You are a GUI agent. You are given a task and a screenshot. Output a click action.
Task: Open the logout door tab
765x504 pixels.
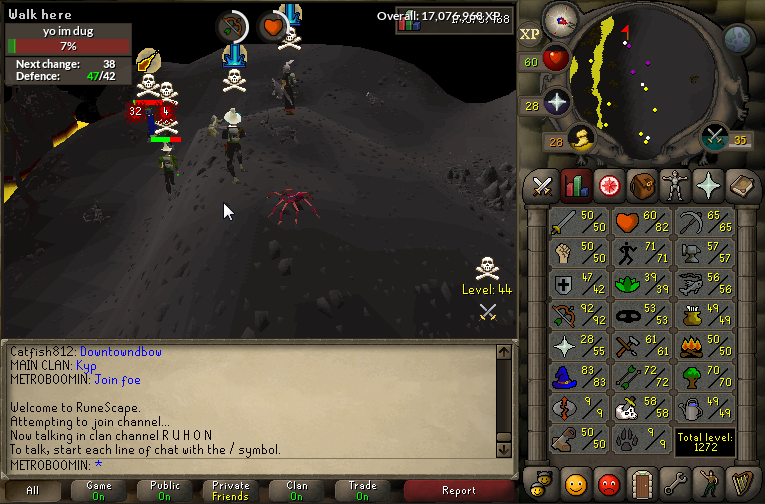tap(641, 484)
